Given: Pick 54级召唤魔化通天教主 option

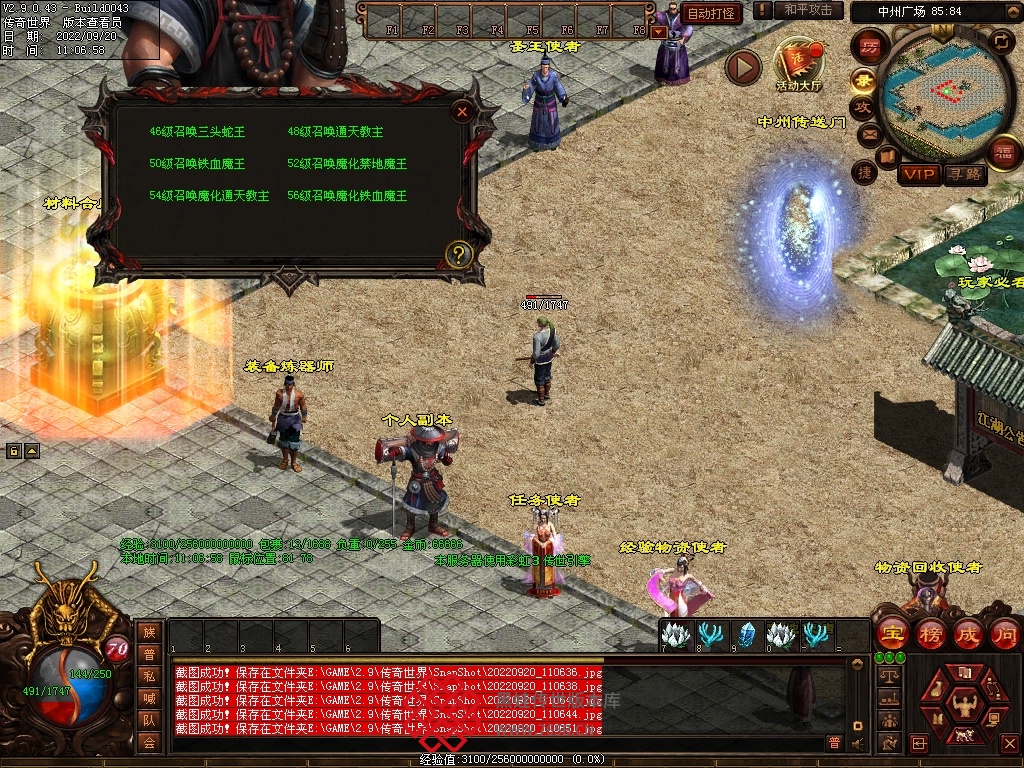Looking at the screenshot, I should (x=208, y=195).
